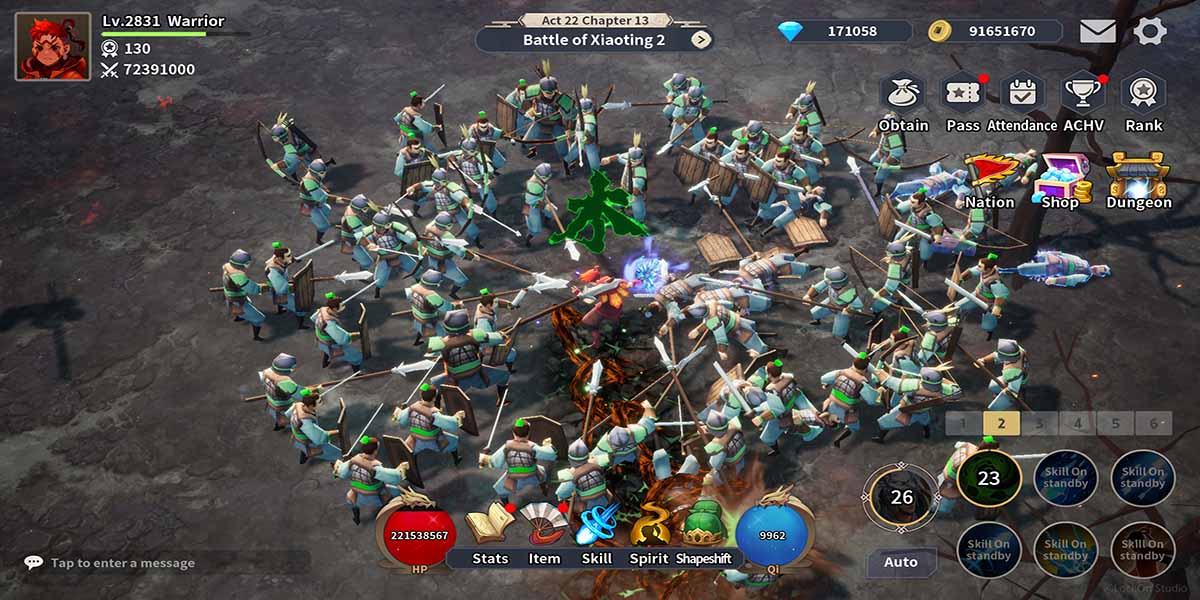The image size is (1200, 600).
Task: Open the Pass ticket menu
Action: point(963,93)
